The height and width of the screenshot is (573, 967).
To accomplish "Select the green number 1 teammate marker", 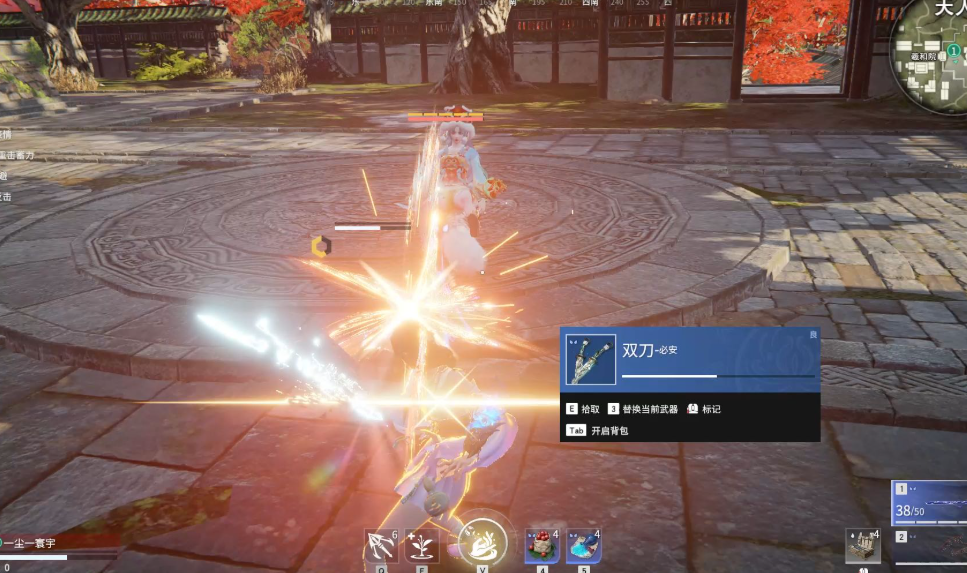I will click(954, 49).
